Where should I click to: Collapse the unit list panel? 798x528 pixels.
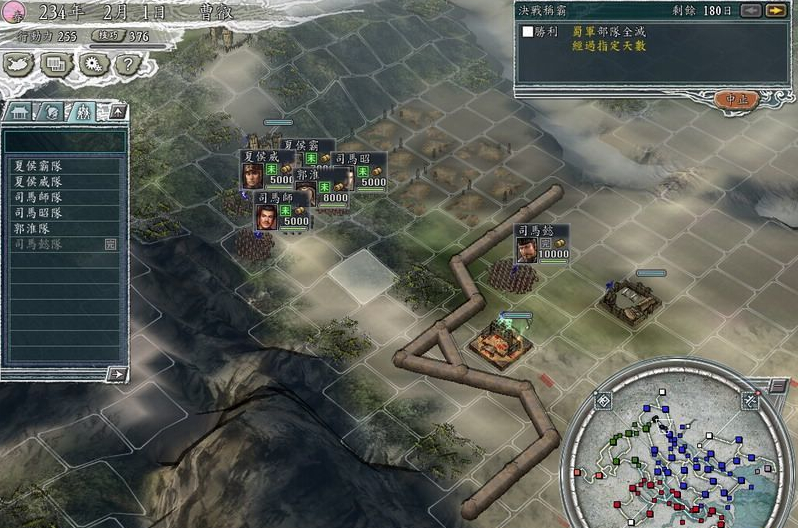pyautogui.click(x=118, y=111)
